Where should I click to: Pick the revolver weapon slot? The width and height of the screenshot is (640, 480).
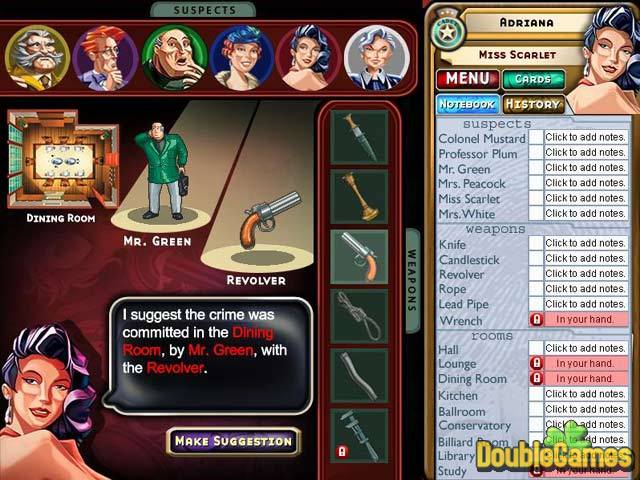360,257
